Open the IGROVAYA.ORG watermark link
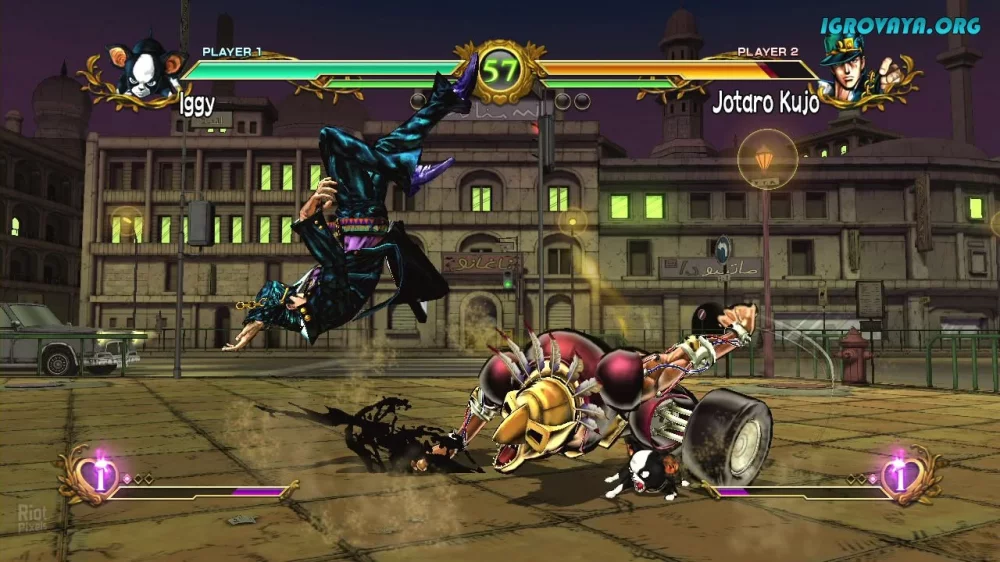The width and height of the screenshot is (1000, 562). coord(900,26)
